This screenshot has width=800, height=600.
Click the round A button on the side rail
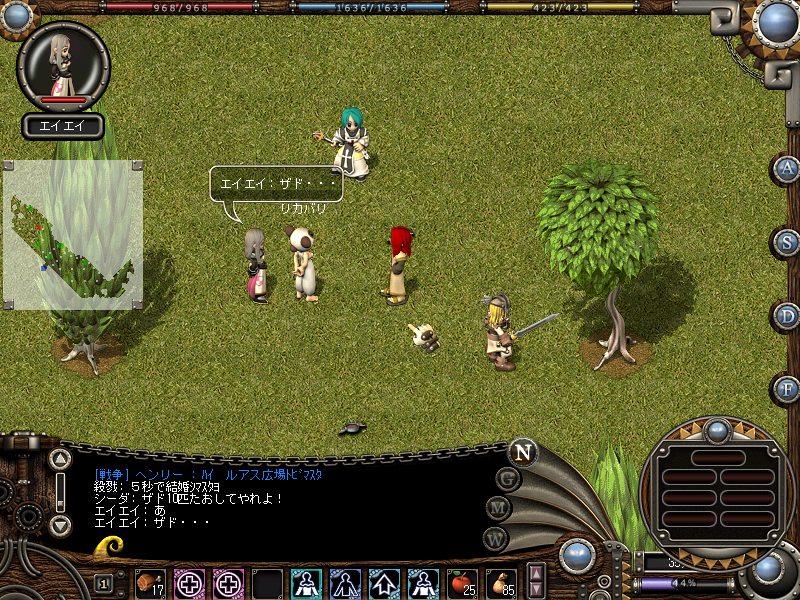(x=788, y=168)
